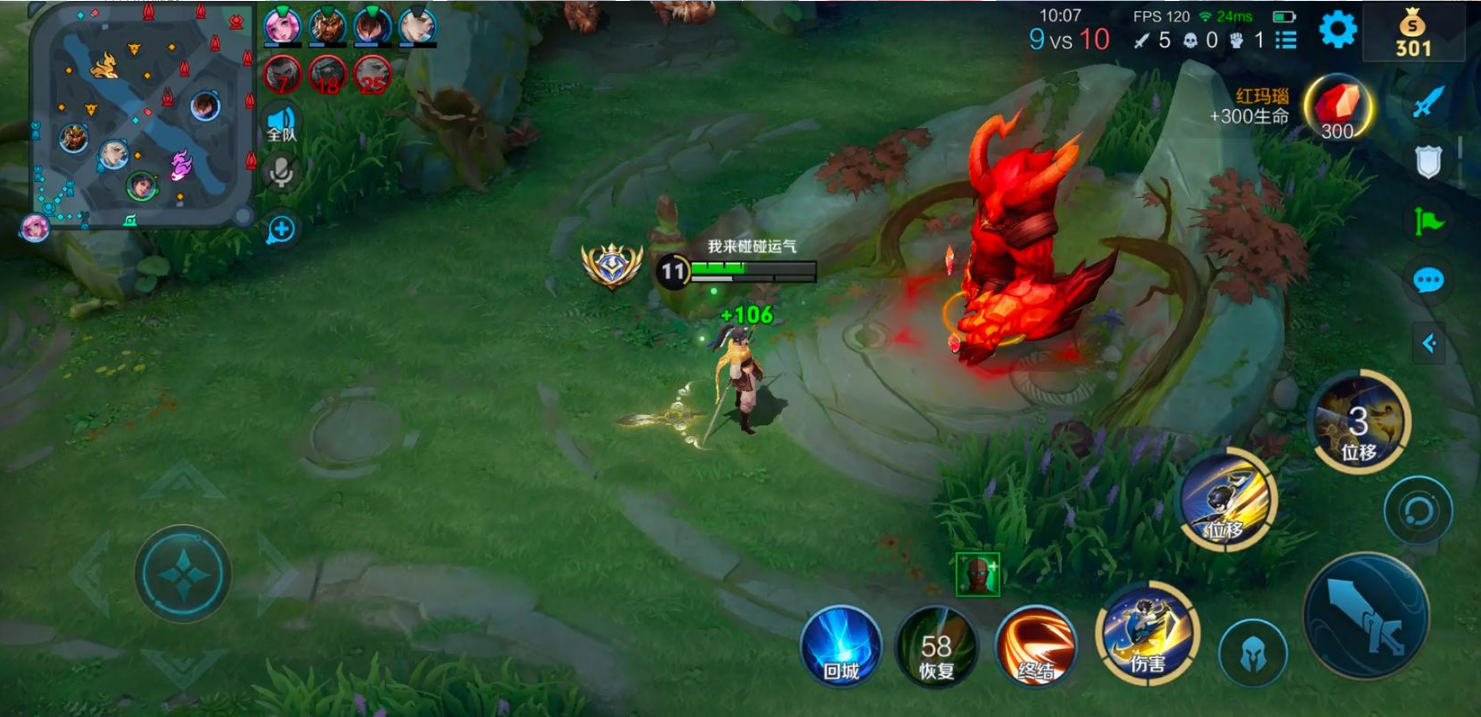Send the green flag gather signal
Viewport: 1481px width, 717px height.
pos(1429,220)
